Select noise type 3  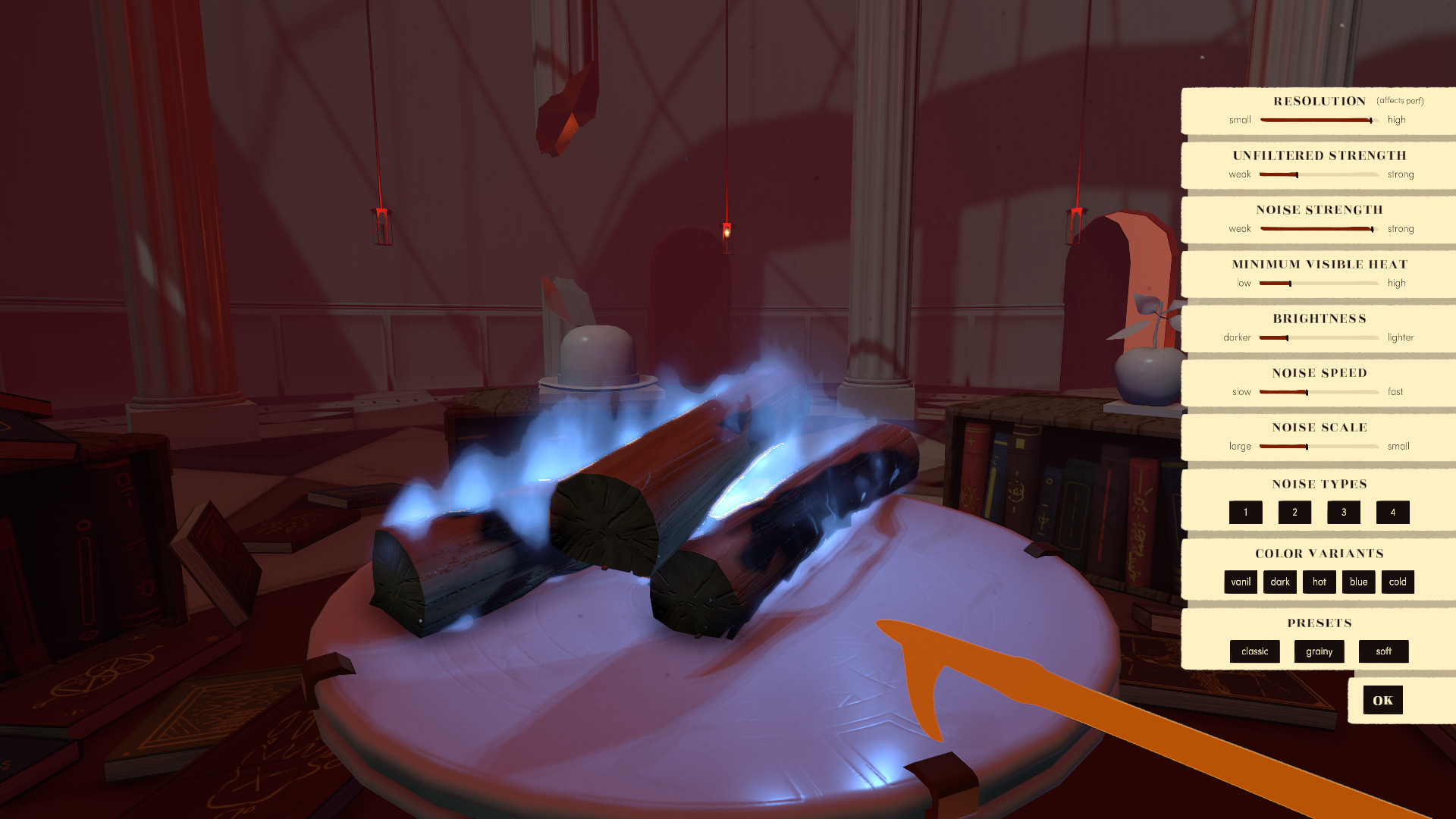(1343, 512)
